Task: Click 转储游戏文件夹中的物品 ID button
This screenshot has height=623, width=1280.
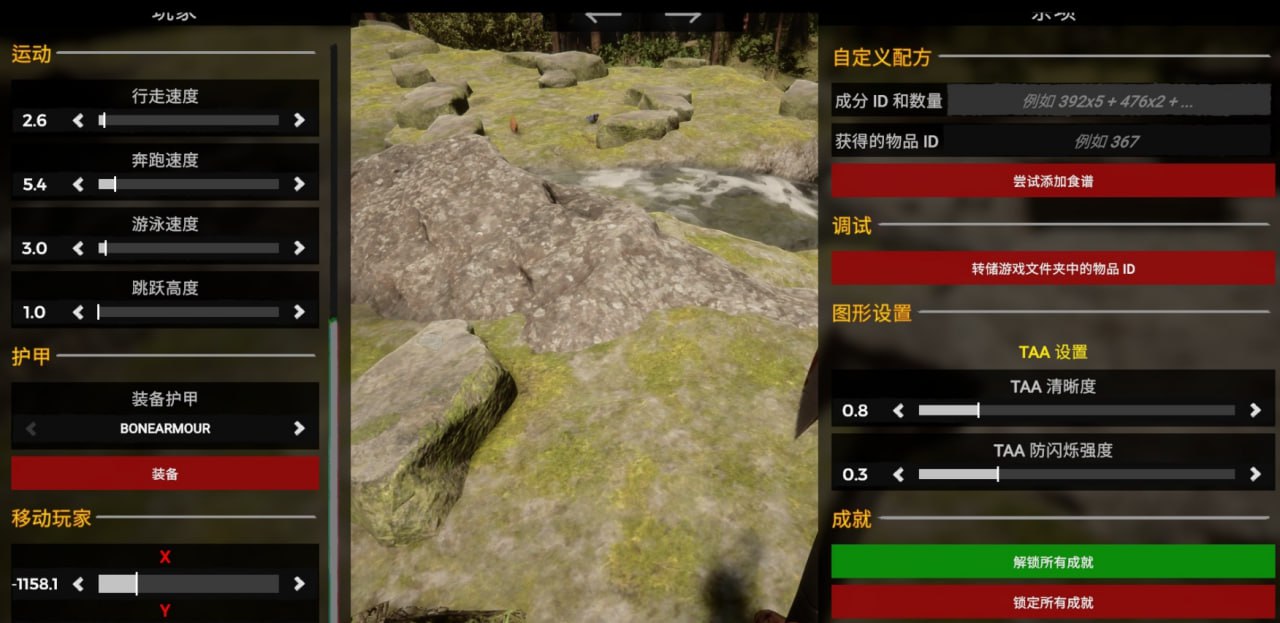Action: (1053, 268)
